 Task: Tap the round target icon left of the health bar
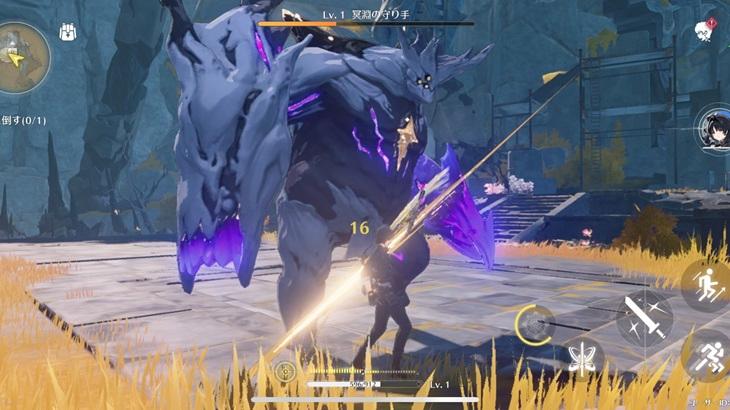pos(285,372)
